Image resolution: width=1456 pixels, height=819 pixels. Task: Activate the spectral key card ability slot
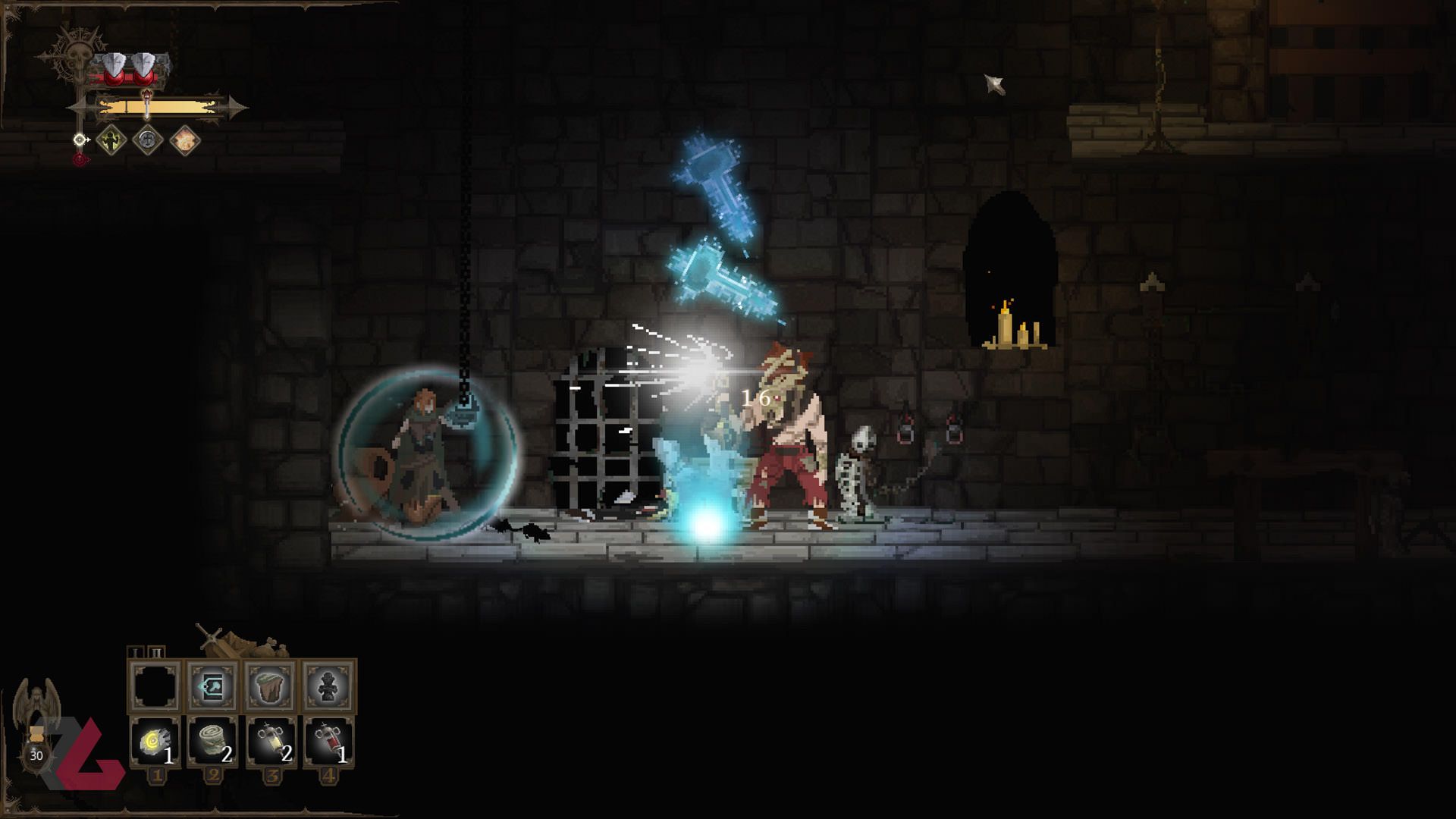point(213,687)
